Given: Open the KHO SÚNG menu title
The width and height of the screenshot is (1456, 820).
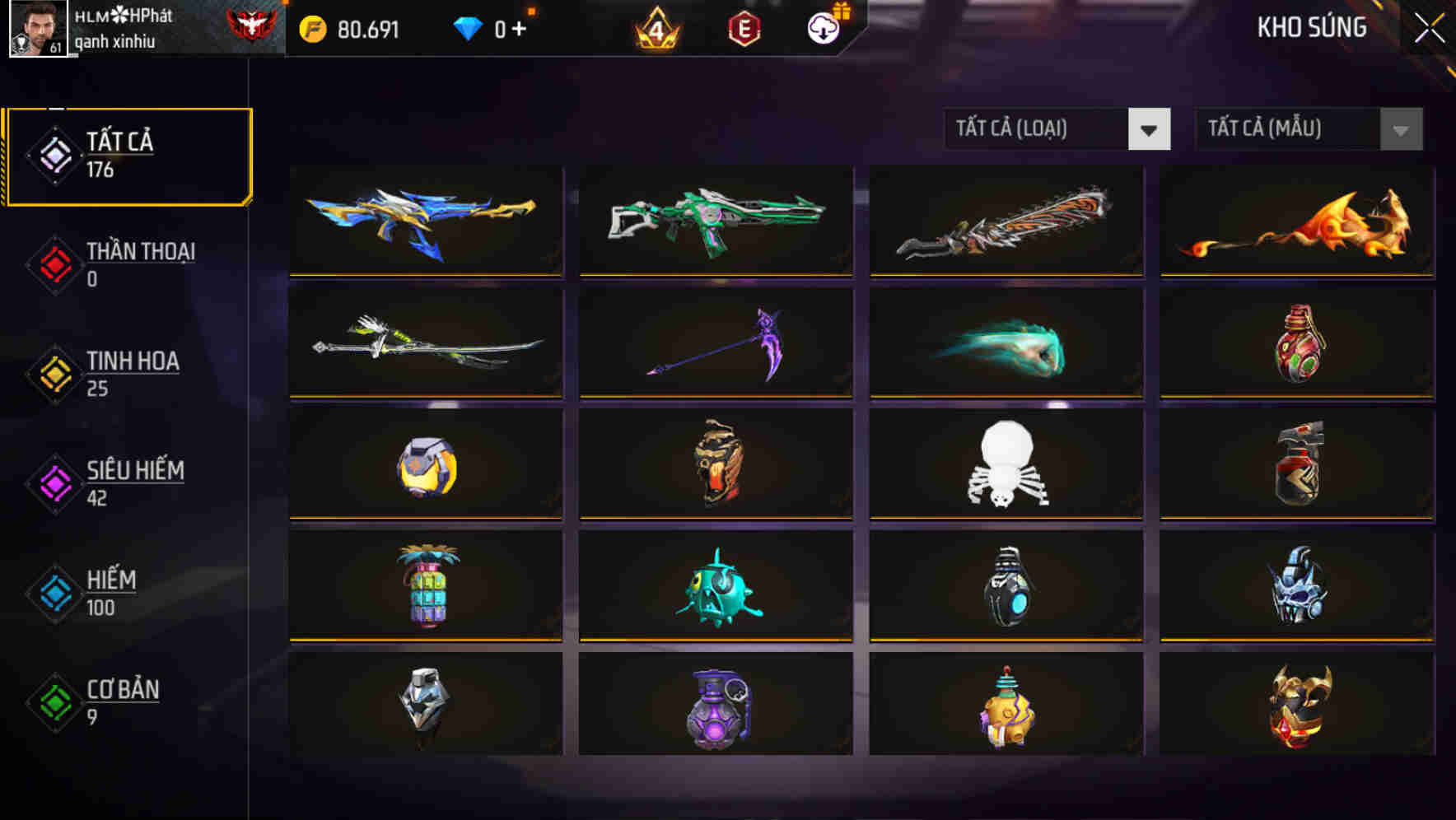Looking at the screenshot, I should [1311, 27].
